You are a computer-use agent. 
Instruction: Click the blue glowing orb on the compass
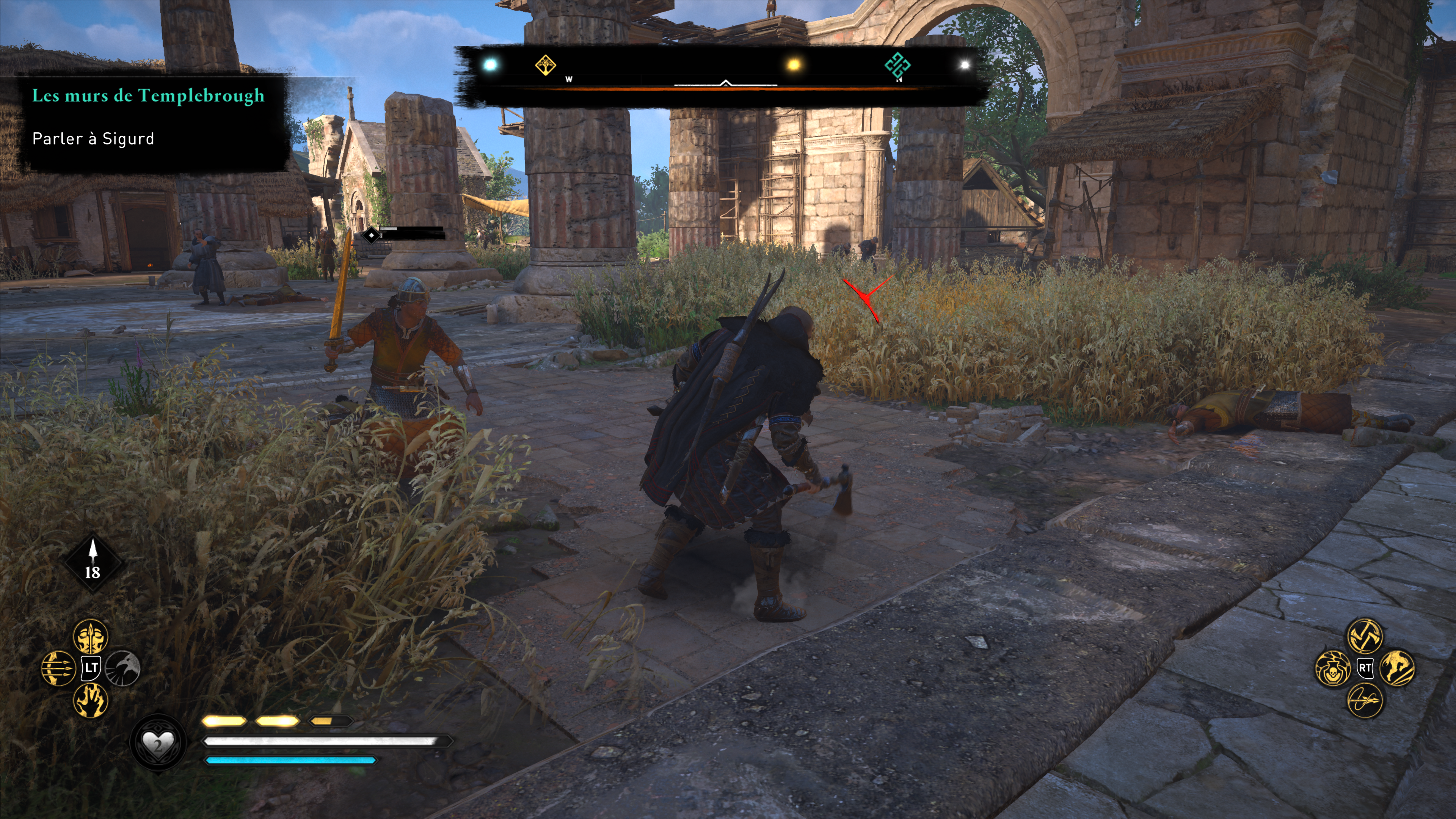click(490, 64)
